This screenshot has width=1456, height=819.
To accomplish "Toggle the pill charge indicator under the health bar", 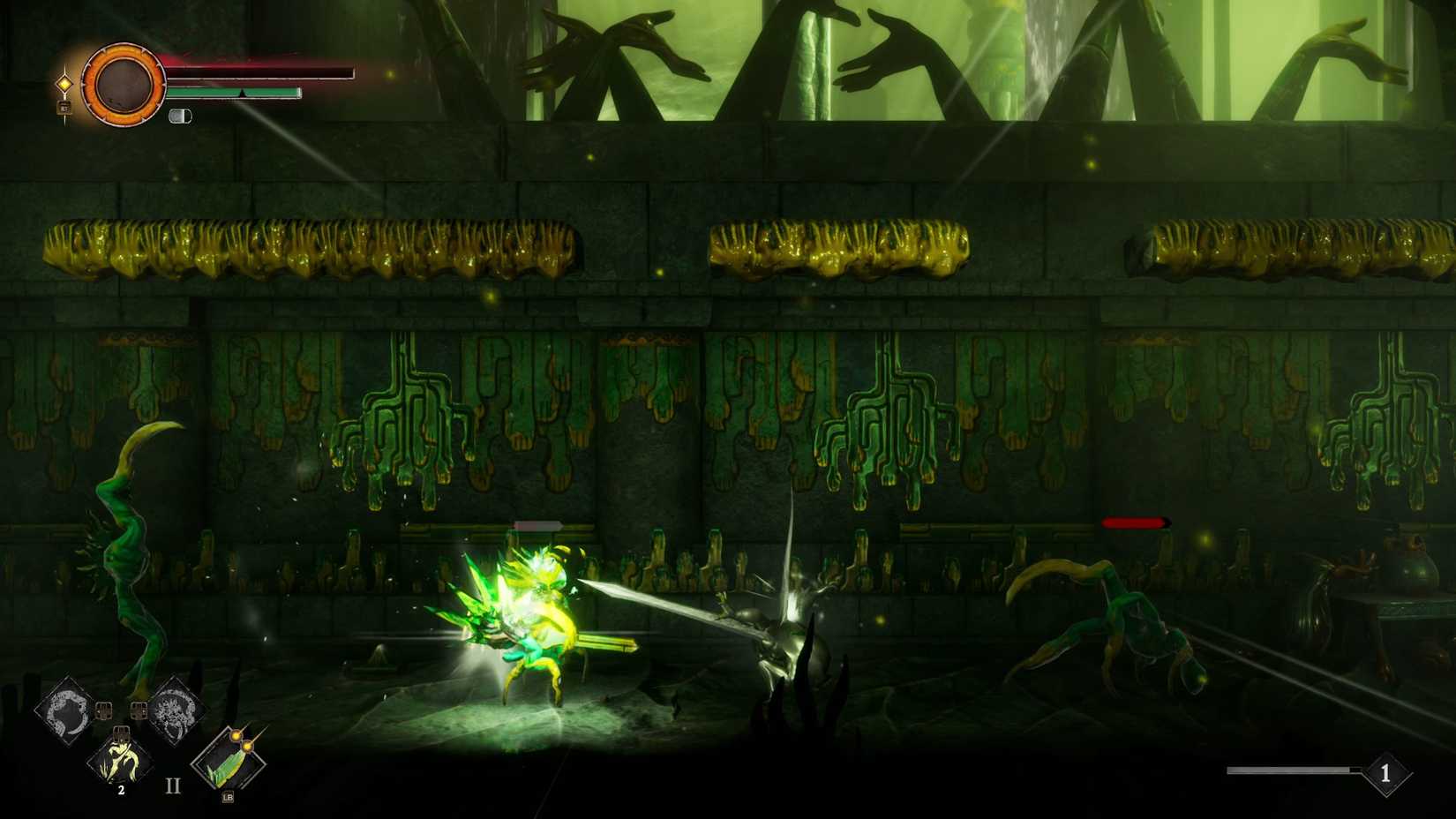I will [181, 116].
